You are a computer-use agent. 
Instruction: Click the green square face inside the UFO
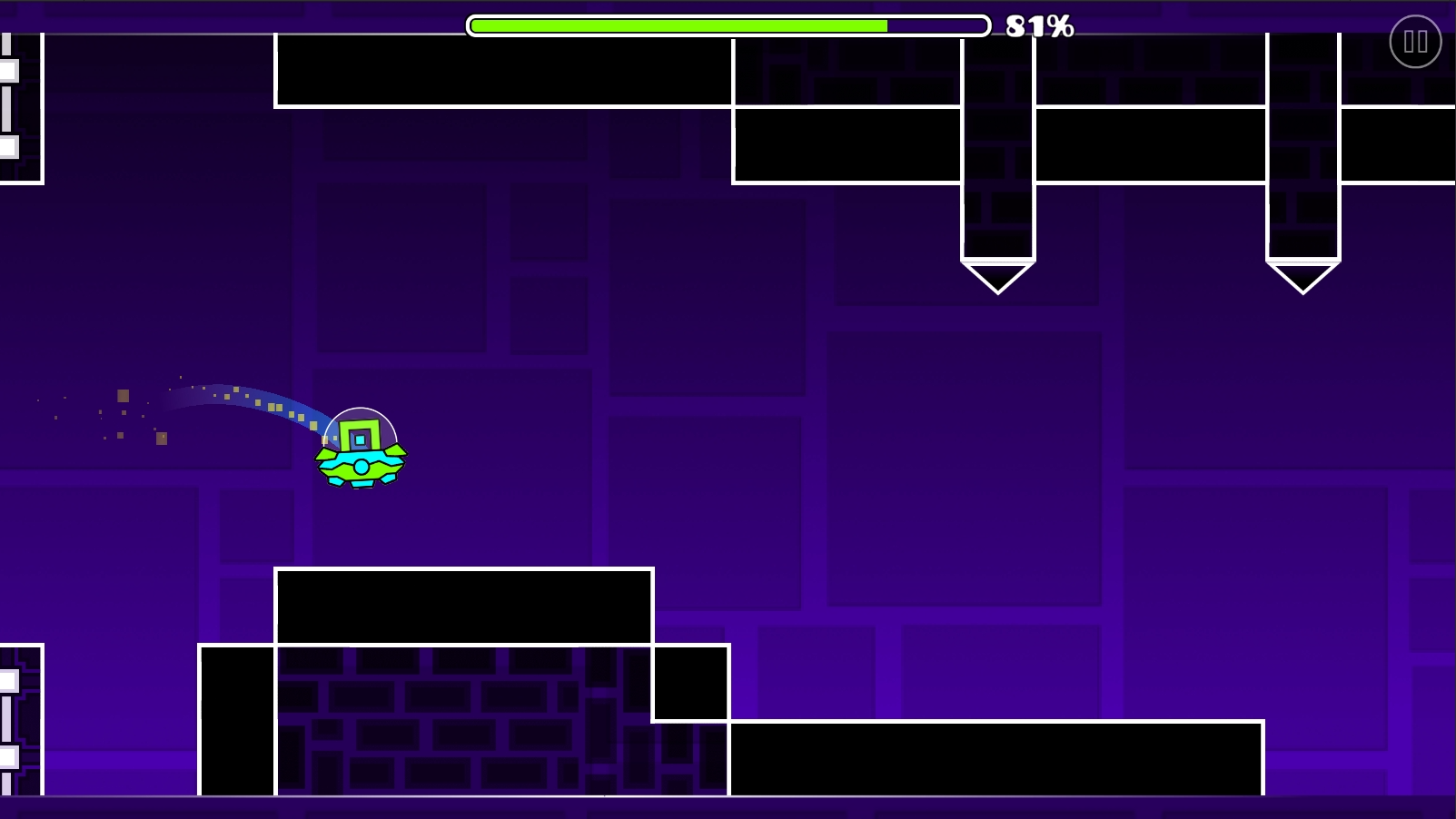[x=358, y=436]
